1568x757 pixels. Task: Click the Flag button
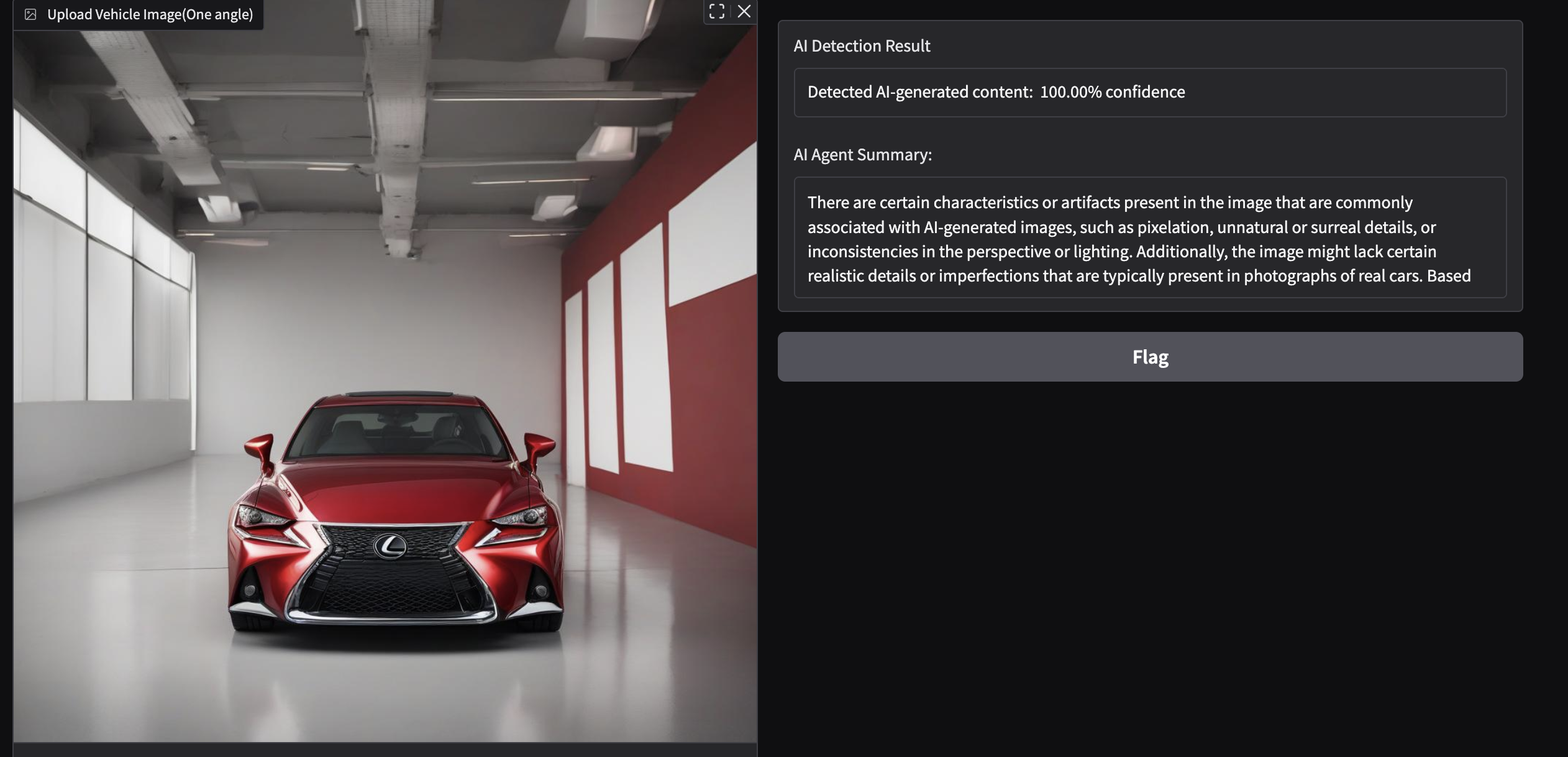[1150, 357]
